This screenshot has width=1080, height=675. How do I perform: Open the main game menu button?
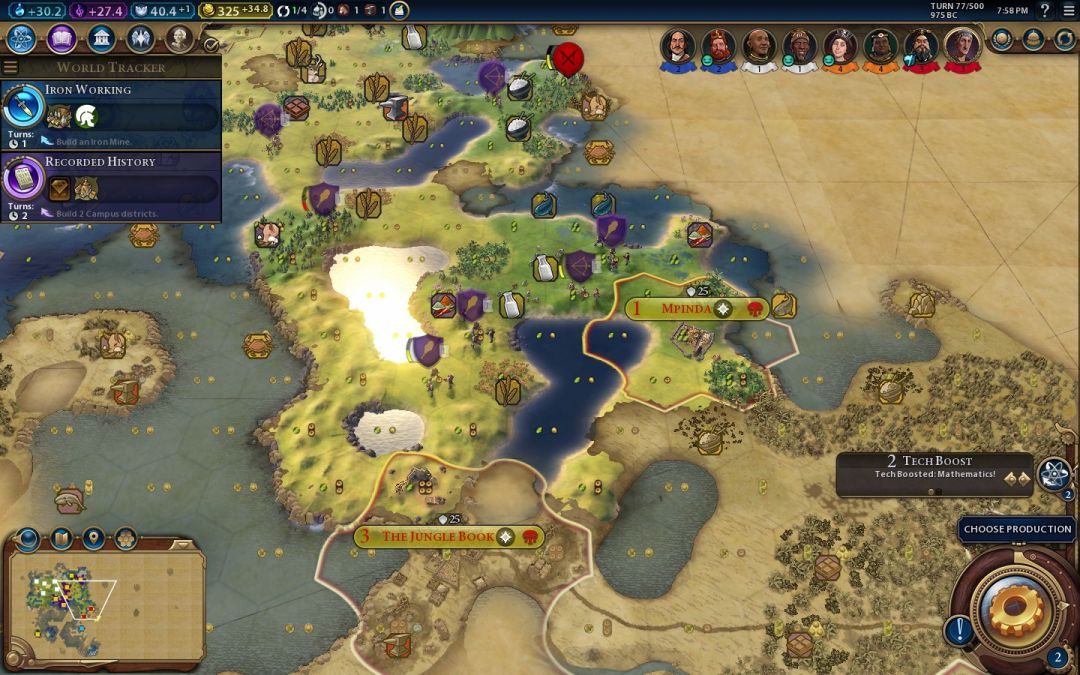(x=1069, y=11)
